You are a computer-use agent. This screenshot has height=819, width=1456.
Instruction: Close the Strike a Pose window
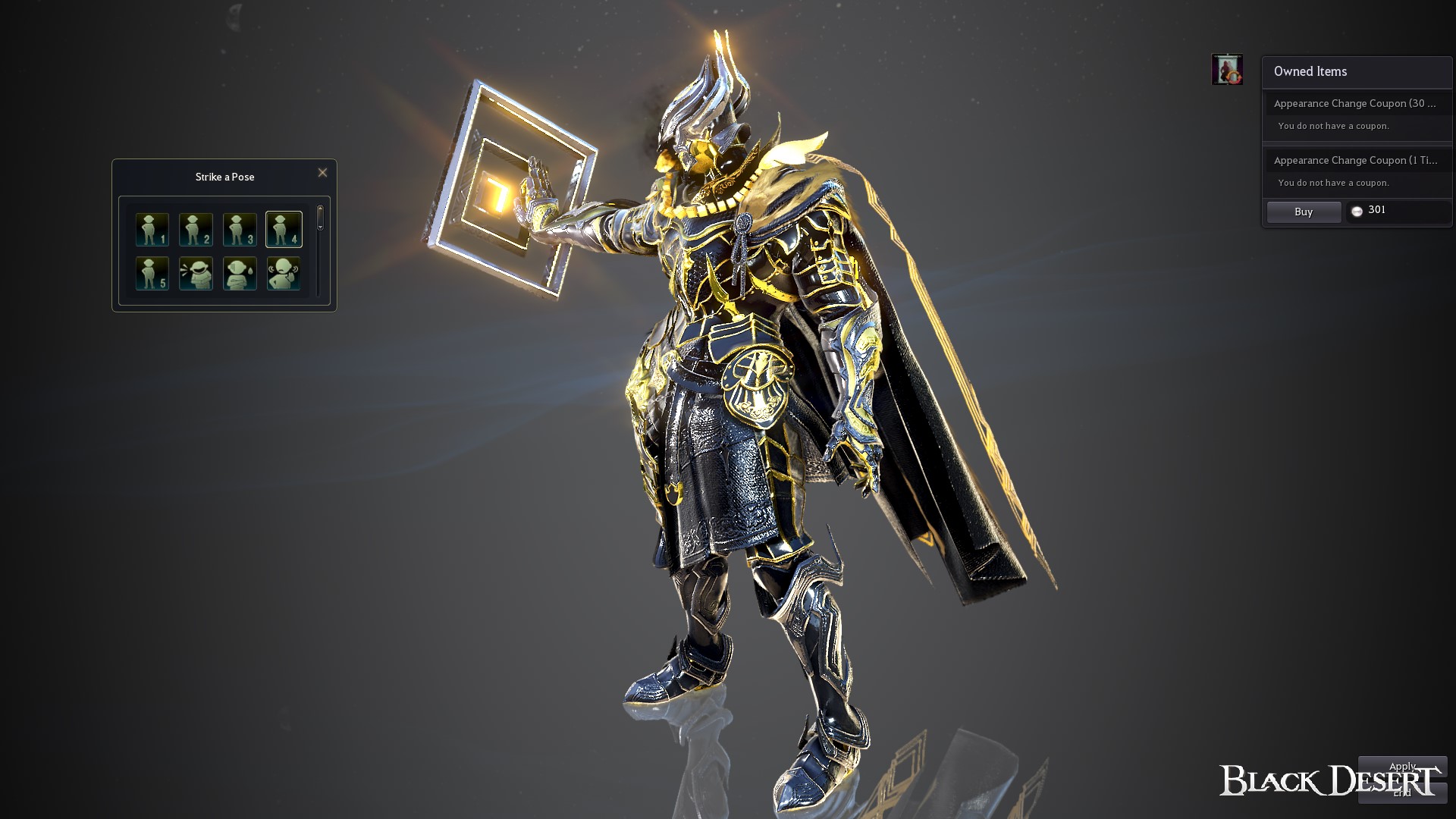[322, 173]
